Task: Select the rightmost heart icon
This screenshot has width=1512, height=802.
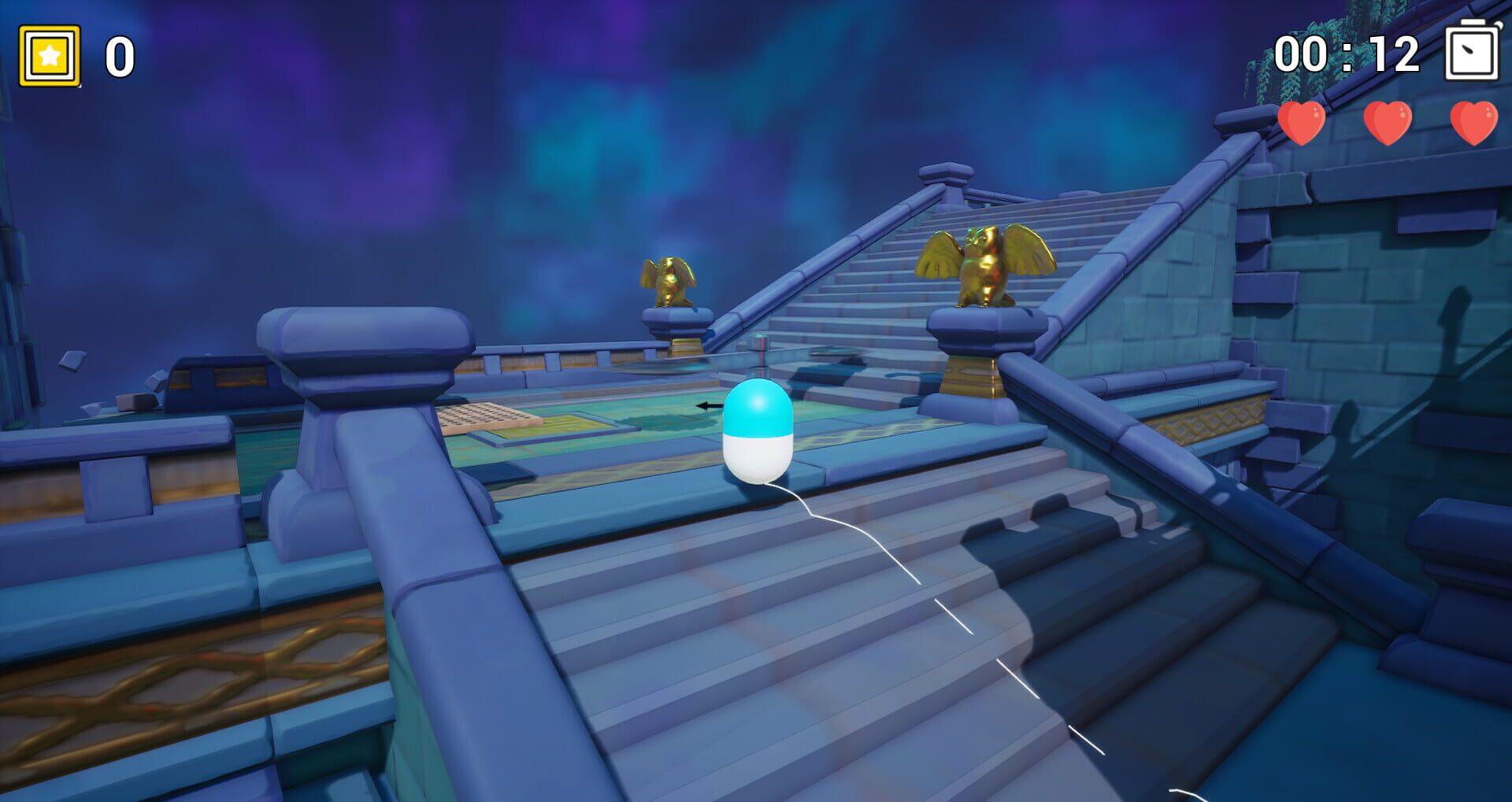Action: tap(1476, 124)
